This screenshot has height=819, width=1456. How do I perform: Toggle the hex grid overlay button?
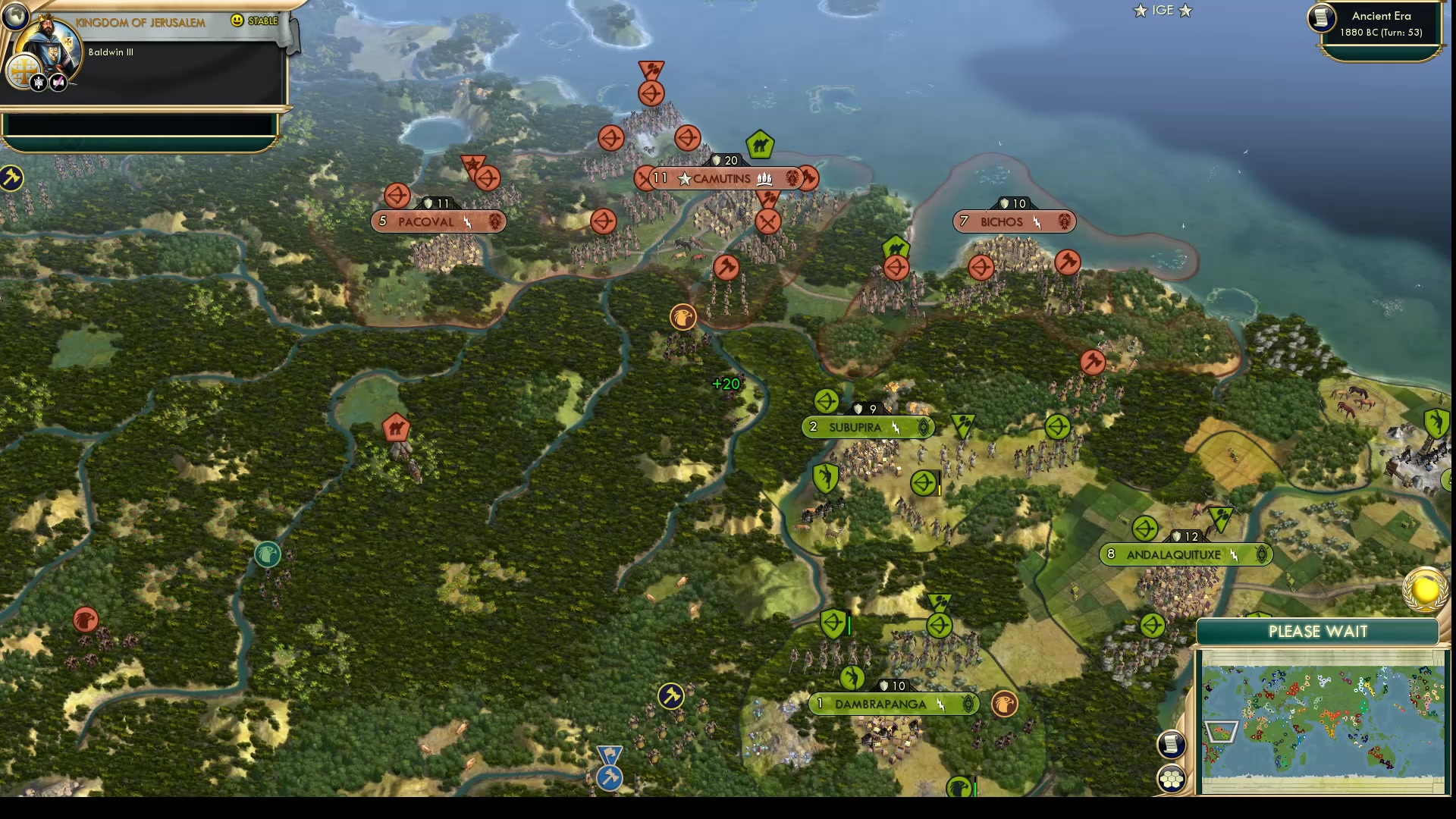click(x=1172, y=777)
